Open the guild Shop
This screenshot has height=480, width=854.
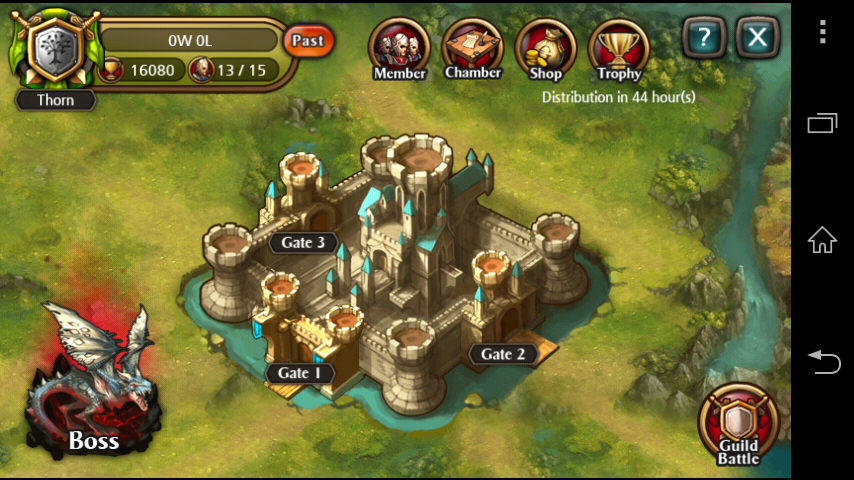(x=545, y=49)
